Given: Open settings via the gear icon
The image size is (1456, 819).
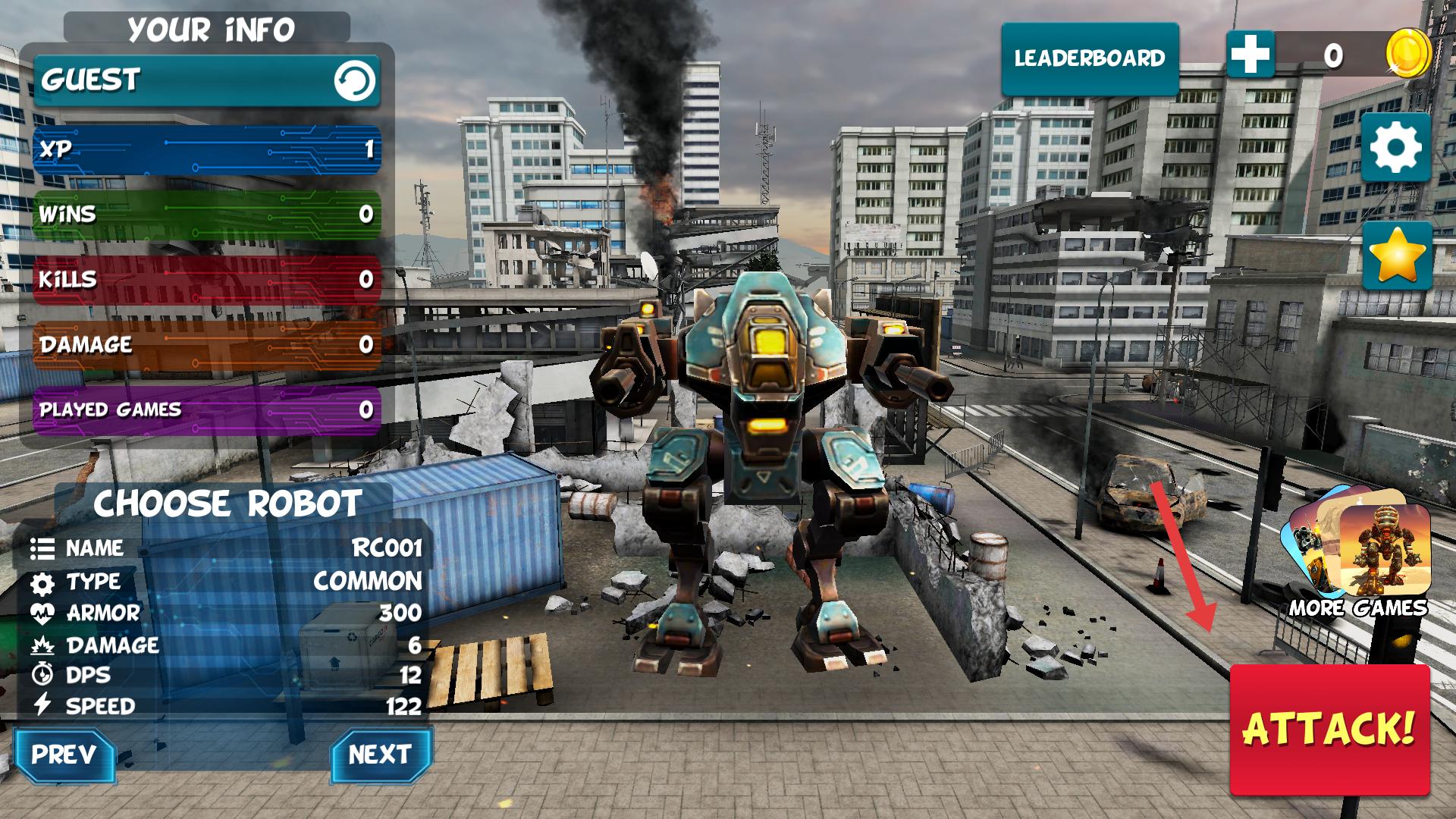Looking at the screenshot, I should tap(1396, 147).
